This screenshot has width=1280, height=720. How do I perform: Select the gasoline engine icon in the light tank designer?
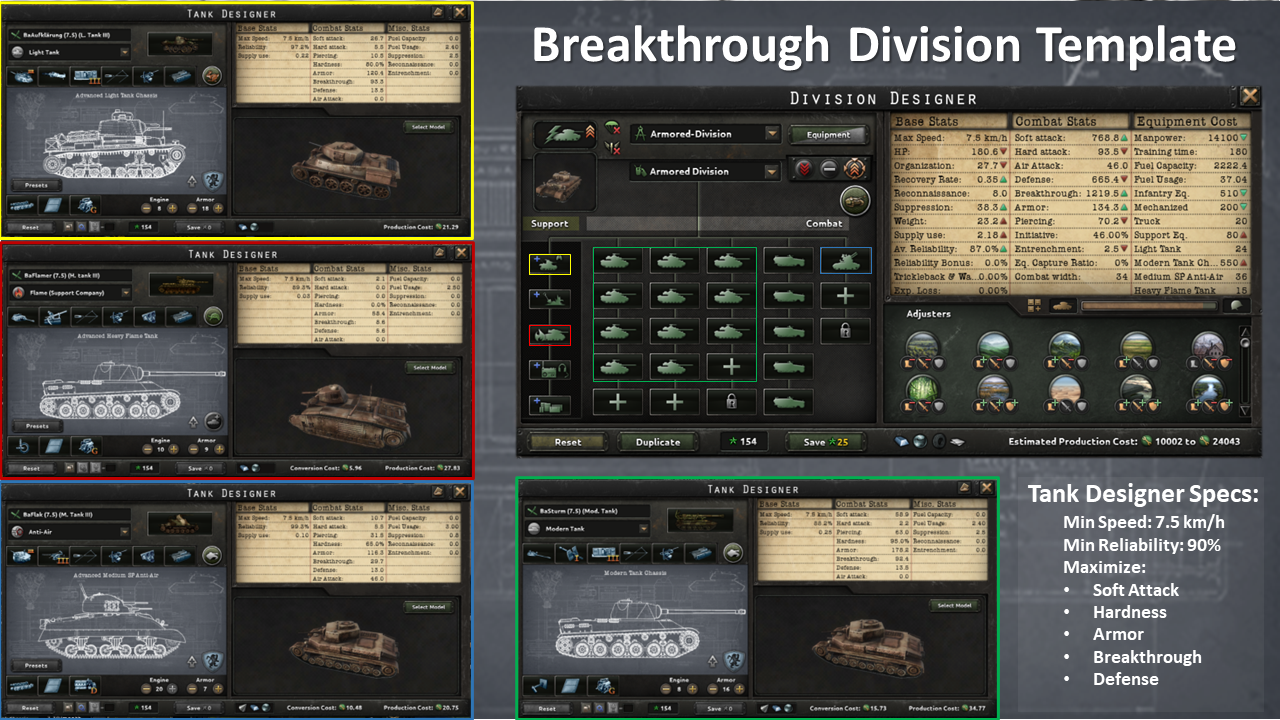pyautogui.click(x=84, y=206)
